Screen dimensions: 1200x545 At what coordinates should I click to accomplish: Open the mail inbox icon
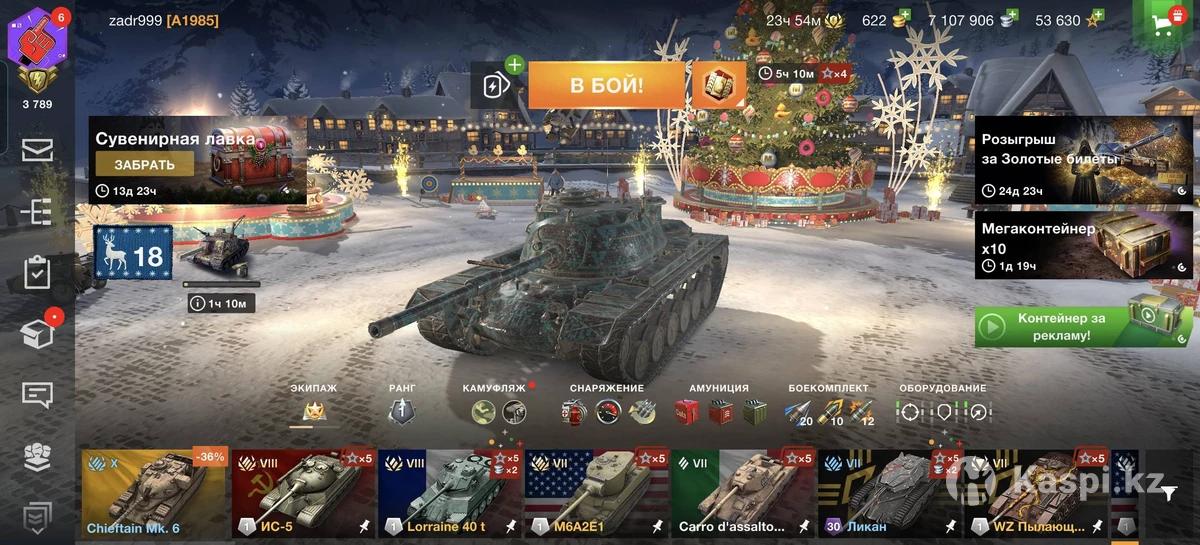pyautogui.click(x=37, y=151)
